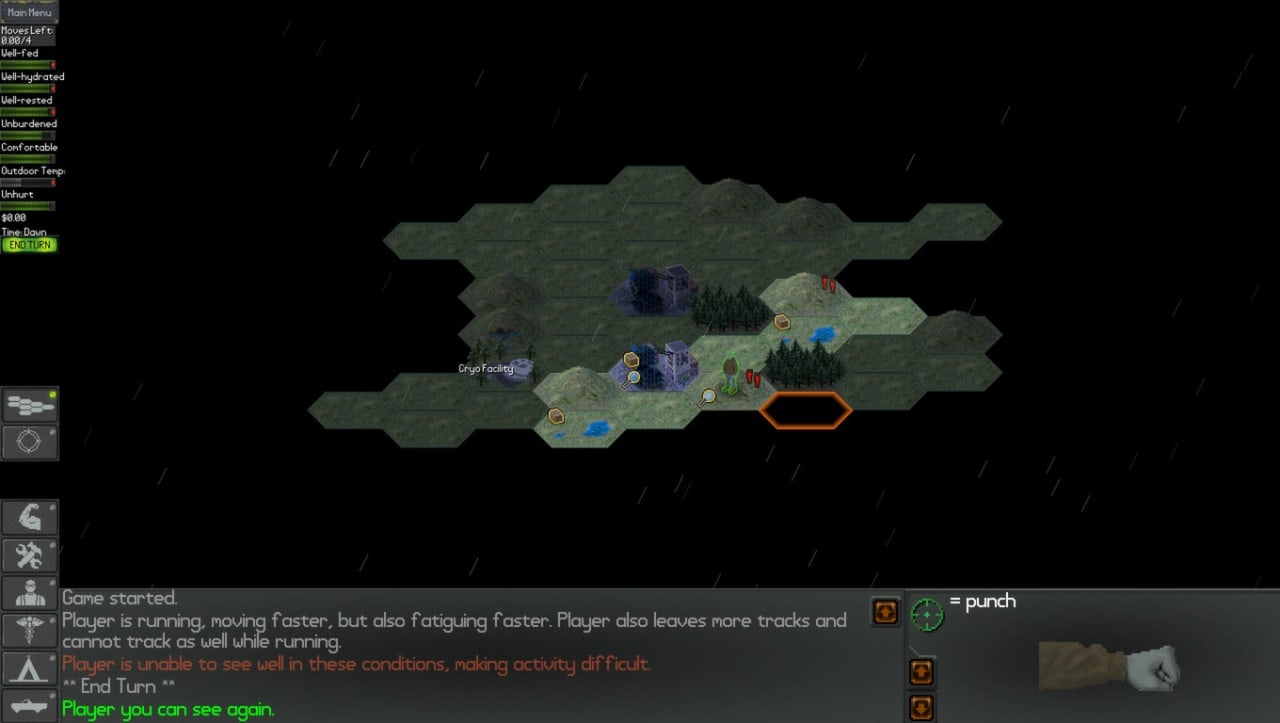The image size is (1280, 723).
Task: Open the crafting tools panel
Action: [x=30, y=555]
